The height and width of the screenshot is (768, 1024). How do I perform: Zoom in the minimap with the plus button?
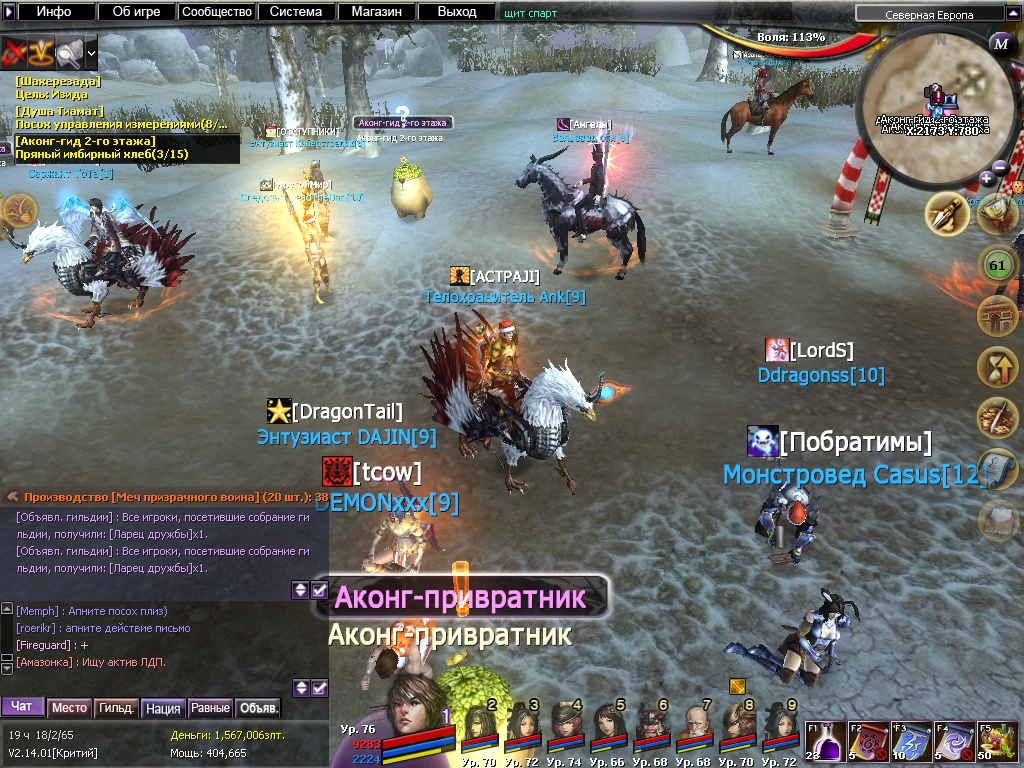(x=986, y=178)
